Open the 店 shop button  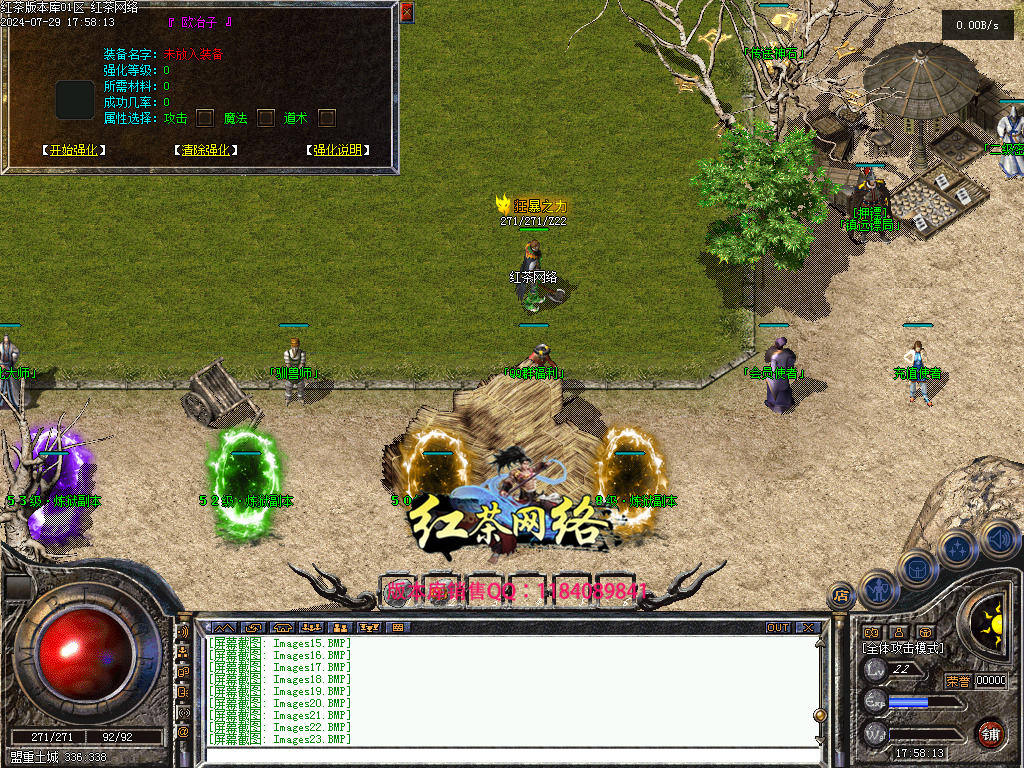pos(841,596)
